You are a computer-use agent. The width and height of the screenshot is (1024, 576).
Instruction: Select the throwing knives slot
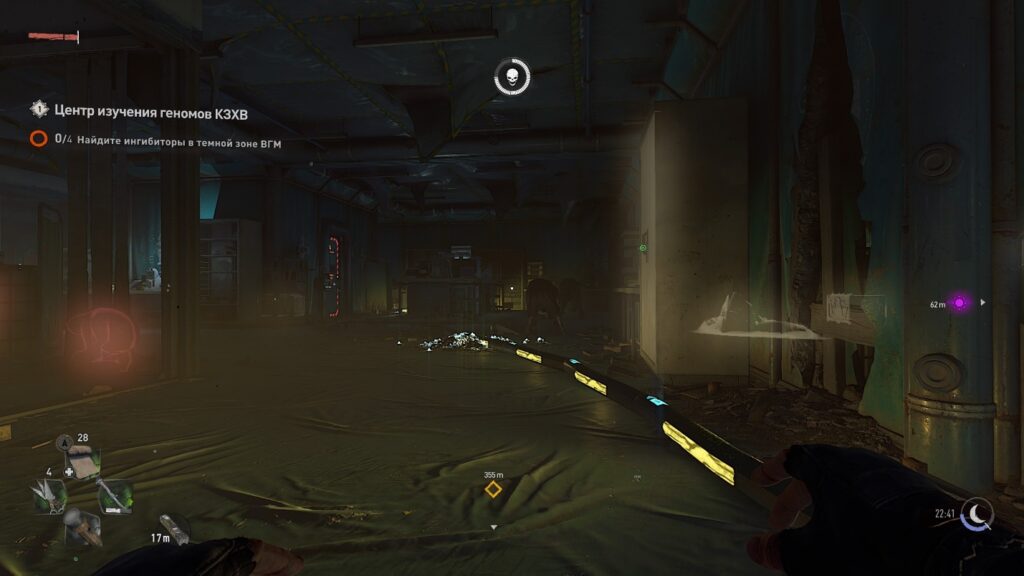pos(50,496)
